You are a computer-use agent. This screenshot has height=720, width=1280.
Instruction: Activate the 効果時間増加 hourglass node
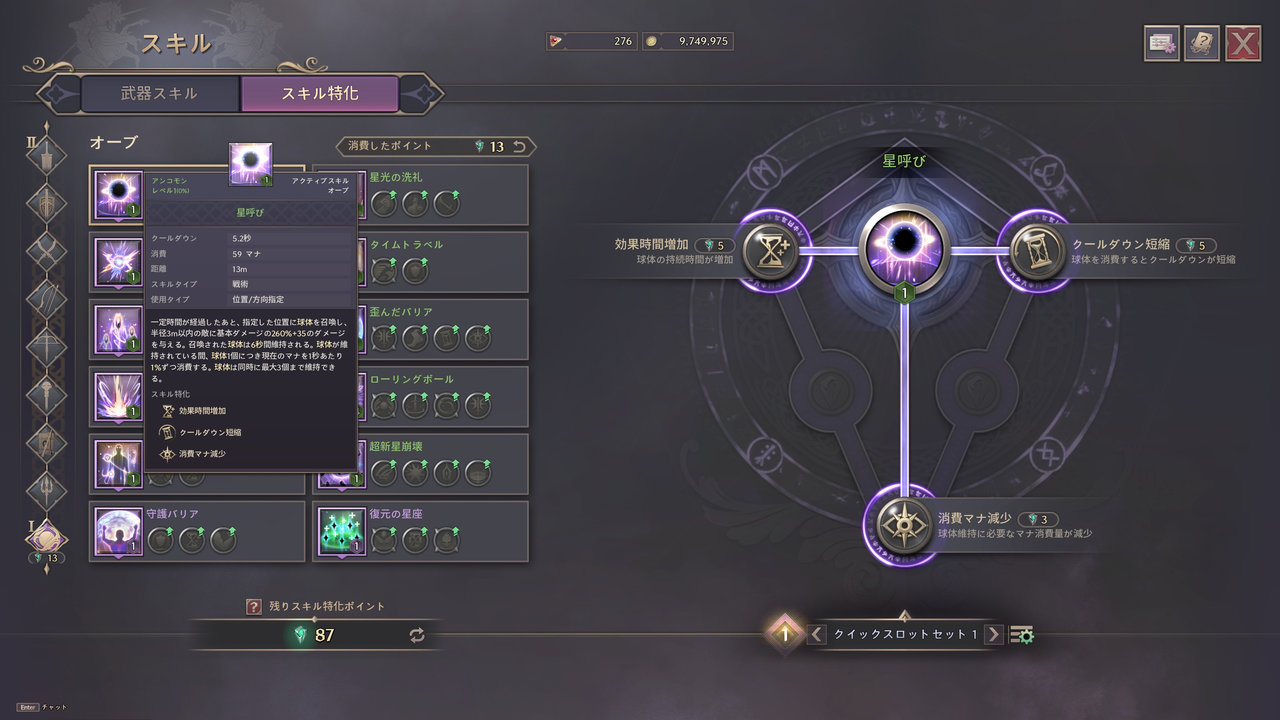click(x=771, y=251)
